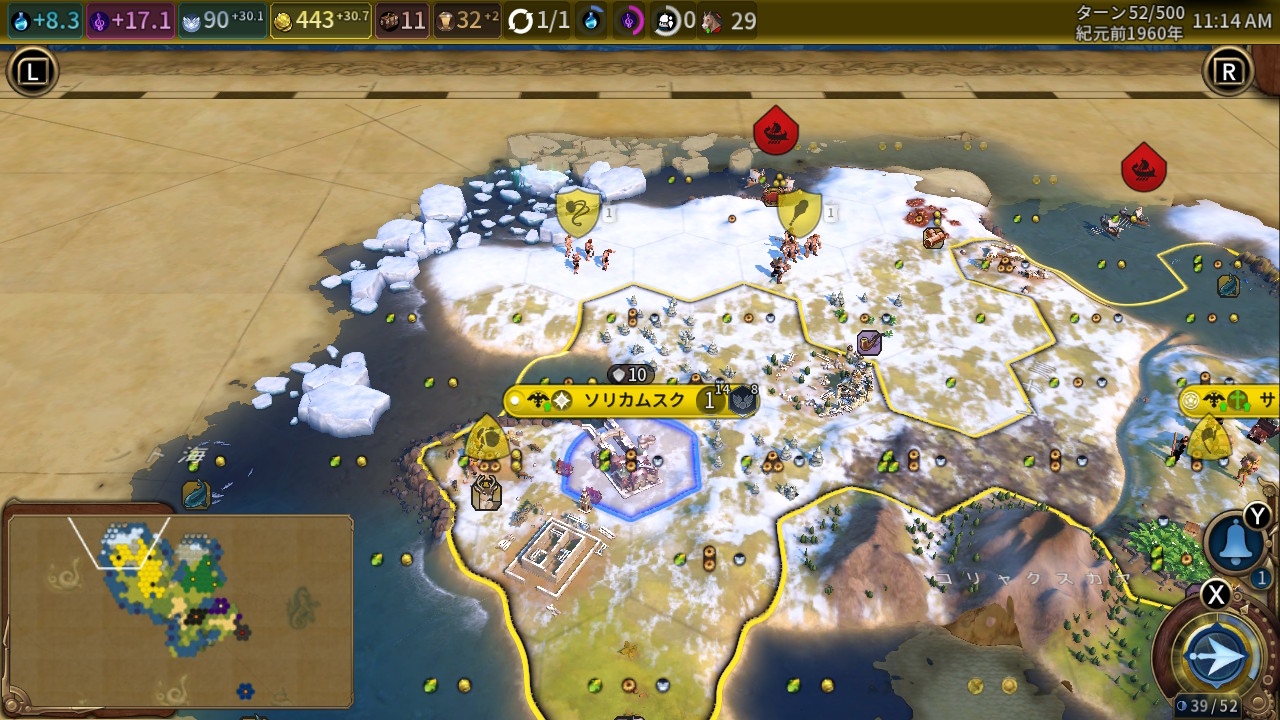Image resolution: width=1280 pixels, height=720 pixels.
Task: Open the partially visible city banner at right edge
Action: click(x=1230, y=401)
